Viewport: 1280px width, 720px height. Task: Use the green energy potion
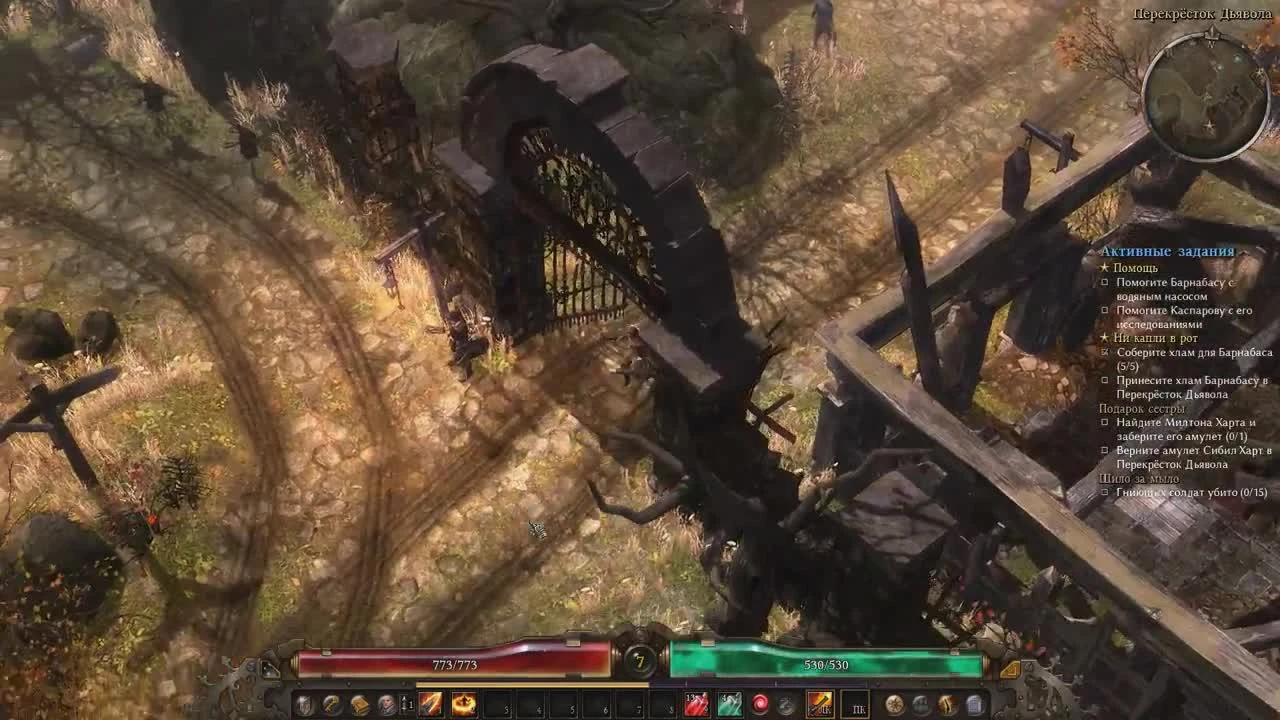point(730,703)
